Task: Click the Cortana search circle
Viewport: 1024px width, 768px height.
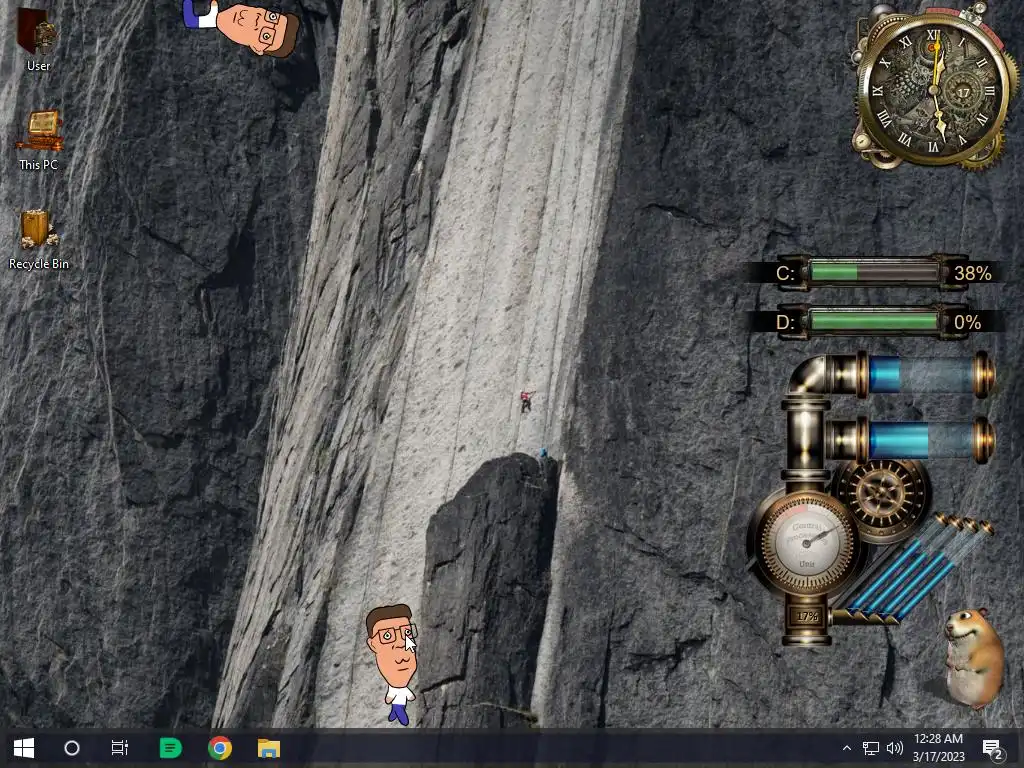Action: coord(72,748)
